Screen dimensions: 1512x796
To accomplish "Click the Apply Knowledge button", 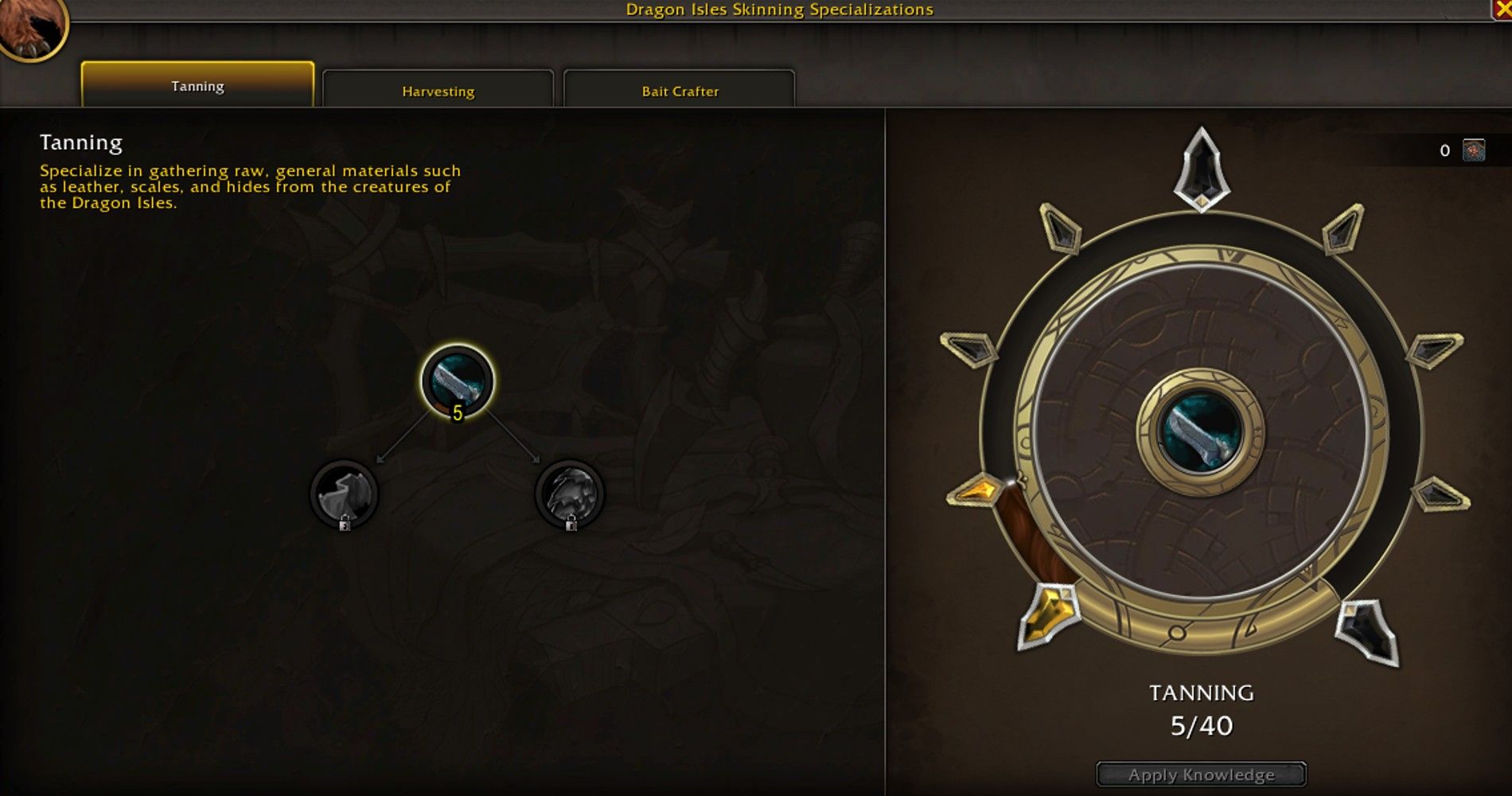I will (1202, 774).
